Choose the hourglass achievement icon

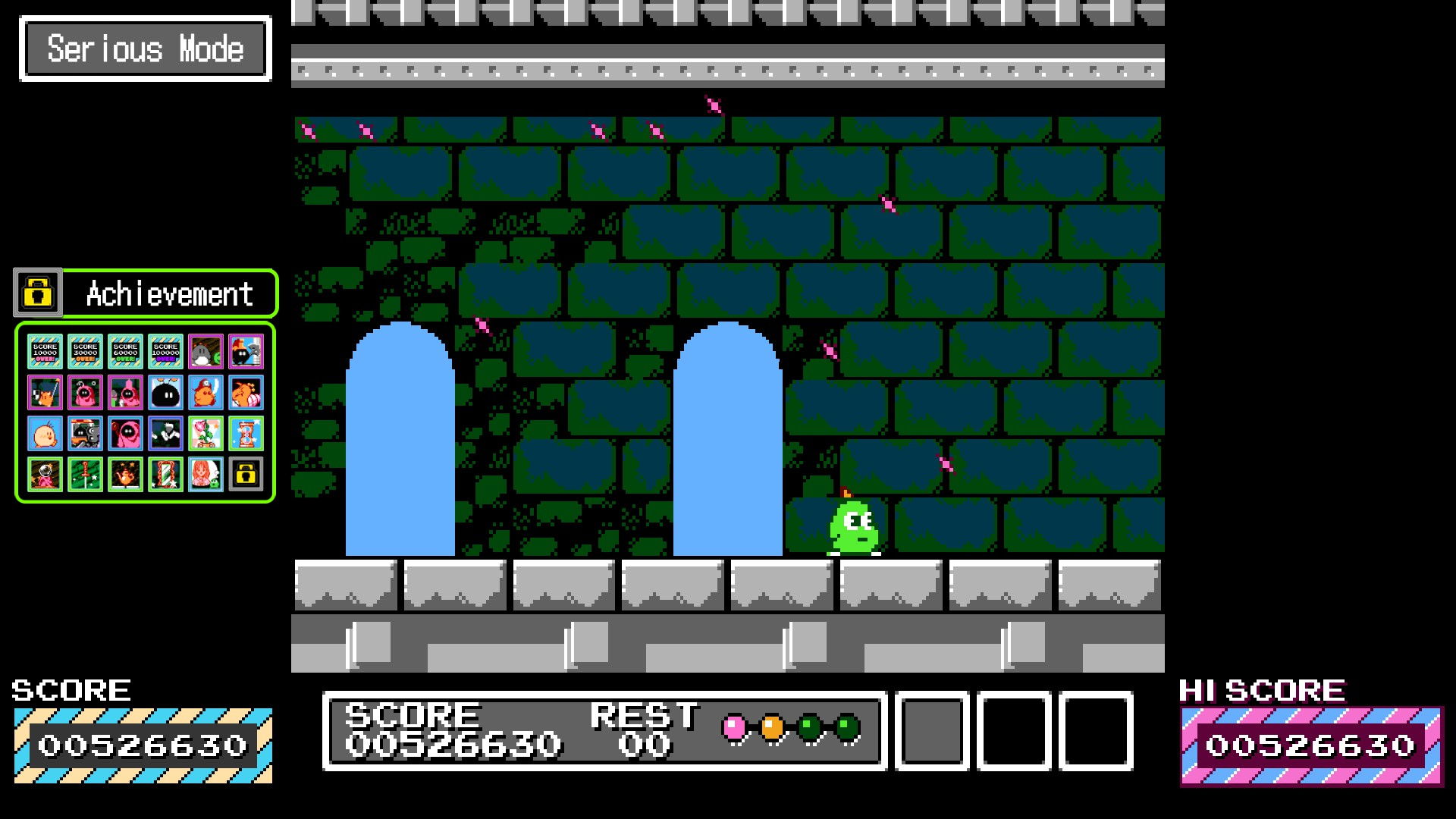point(246,434)
